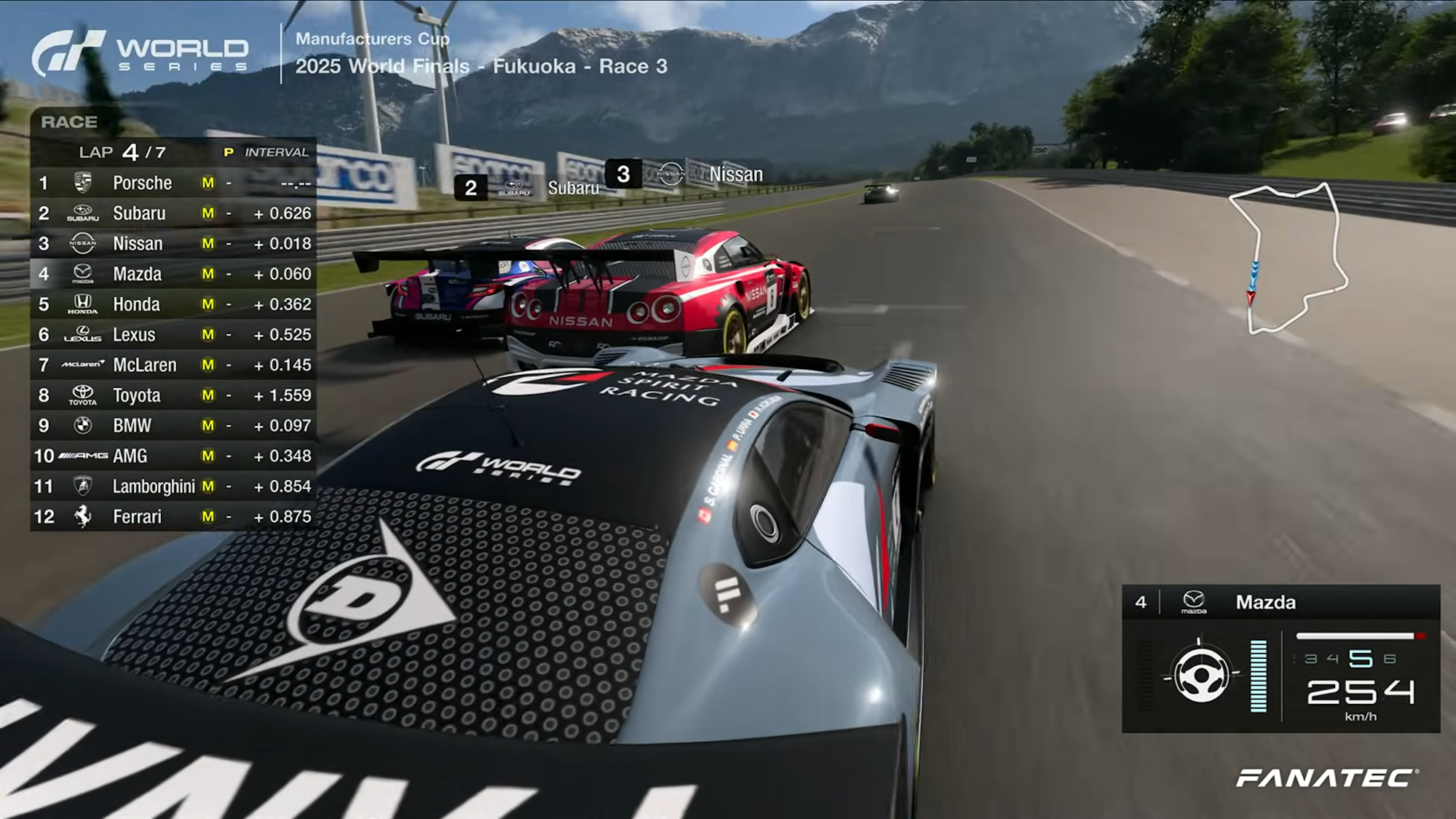Choose the Lexus leaderboard row
Image resolution: width=1456 pixels, height=819 pixels.
pyautogui.click(x=173, y=334)
